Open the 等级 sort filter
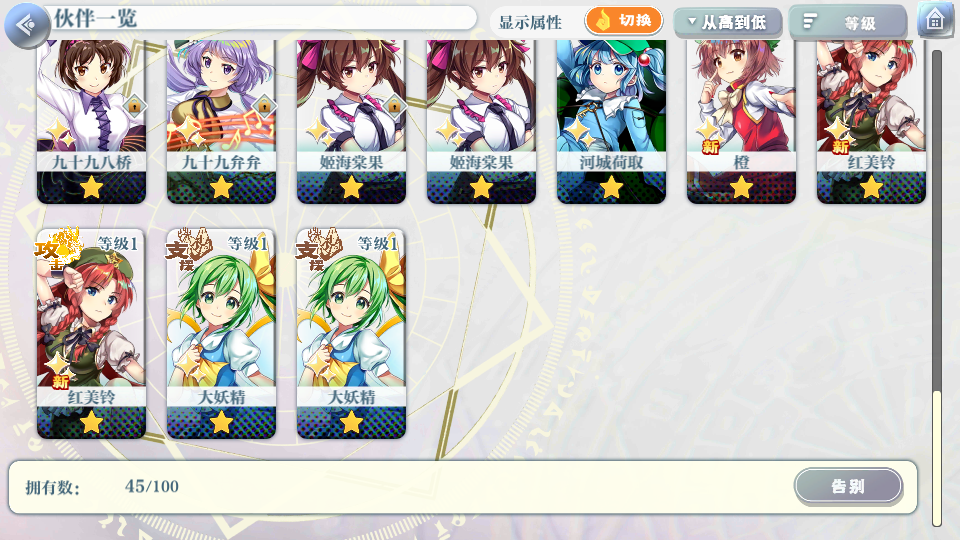 [x=848, y=22]
